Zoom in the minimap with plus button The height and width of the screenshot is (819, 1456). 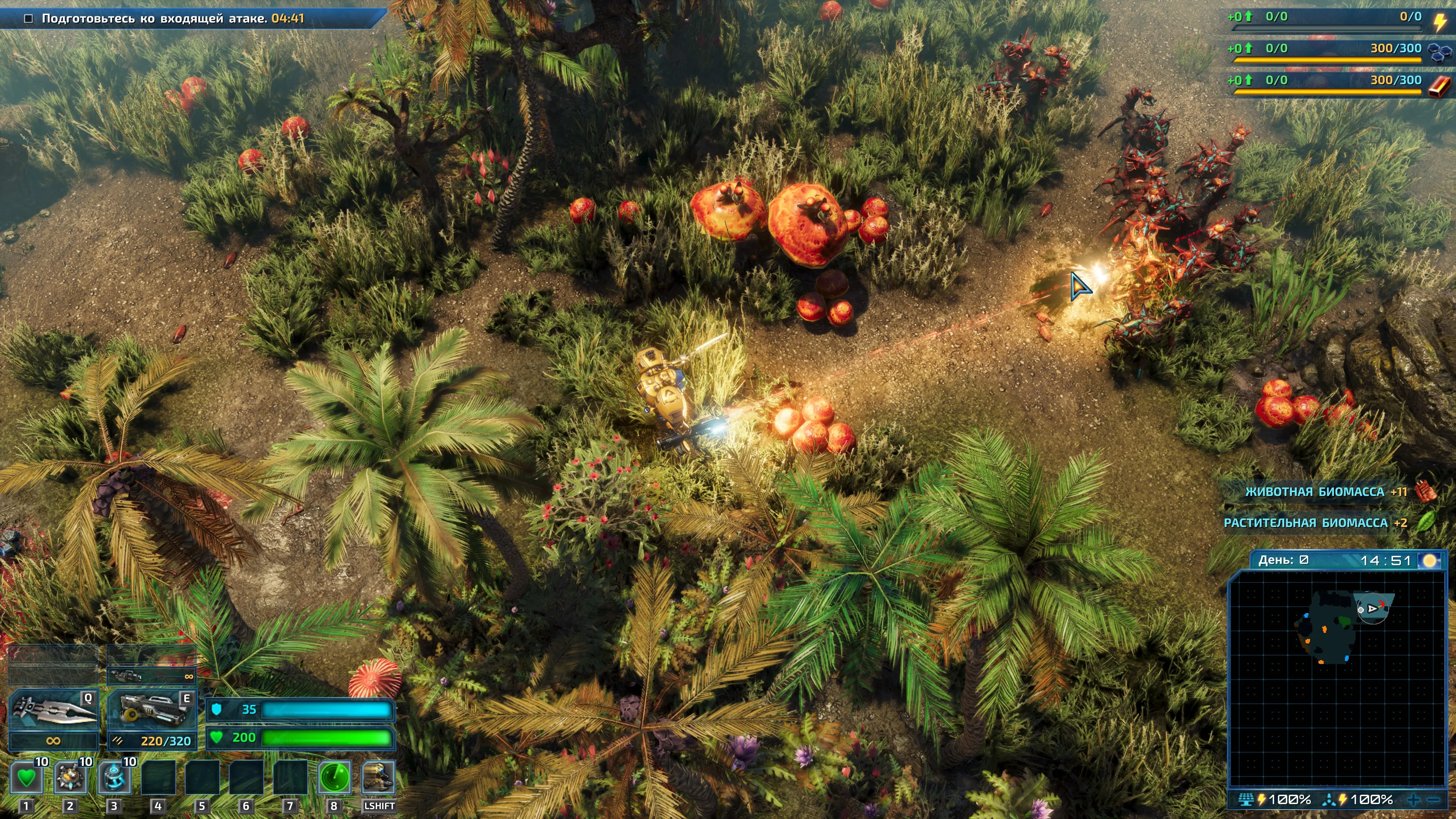(1414, 799)
